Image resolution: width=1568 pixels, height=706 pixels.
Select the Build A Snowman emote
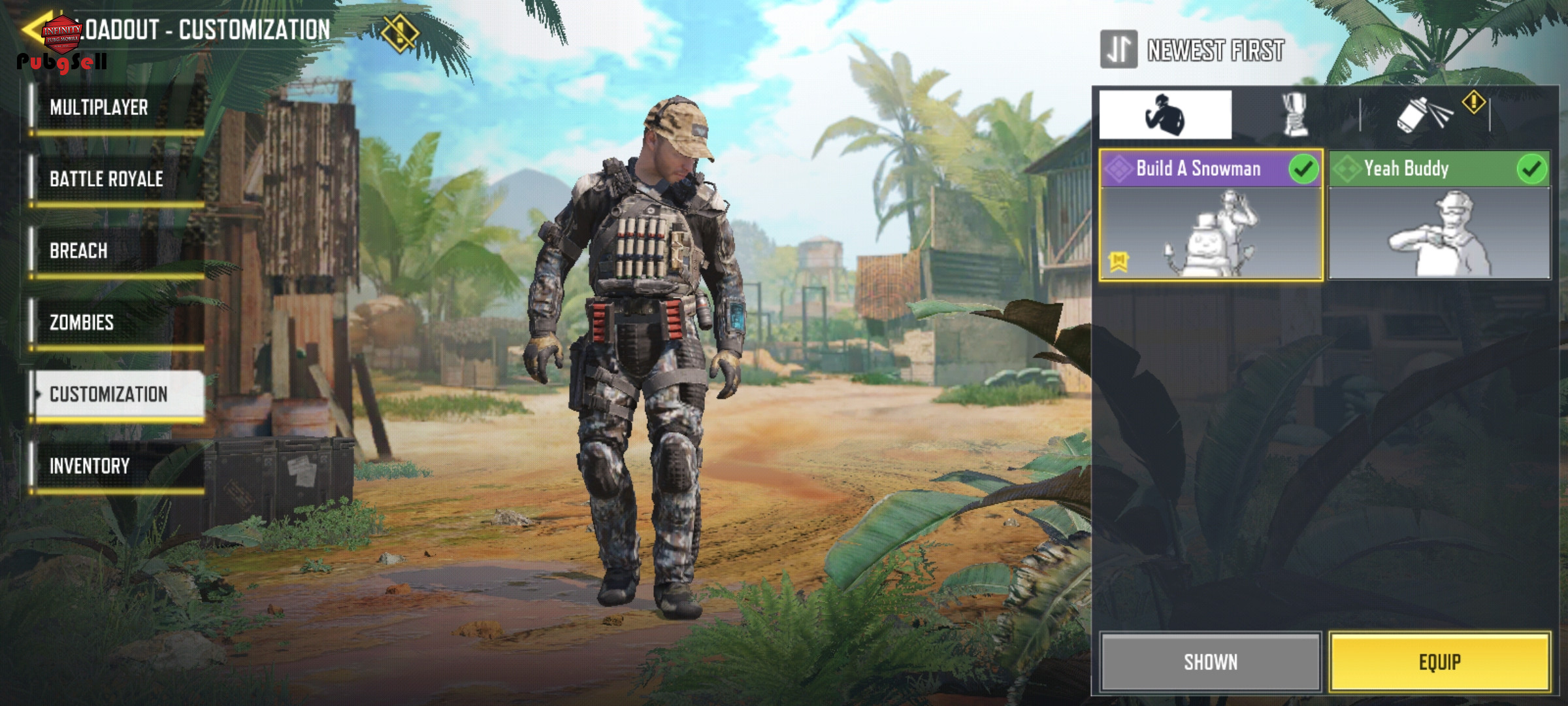(x=1211, y=216)
